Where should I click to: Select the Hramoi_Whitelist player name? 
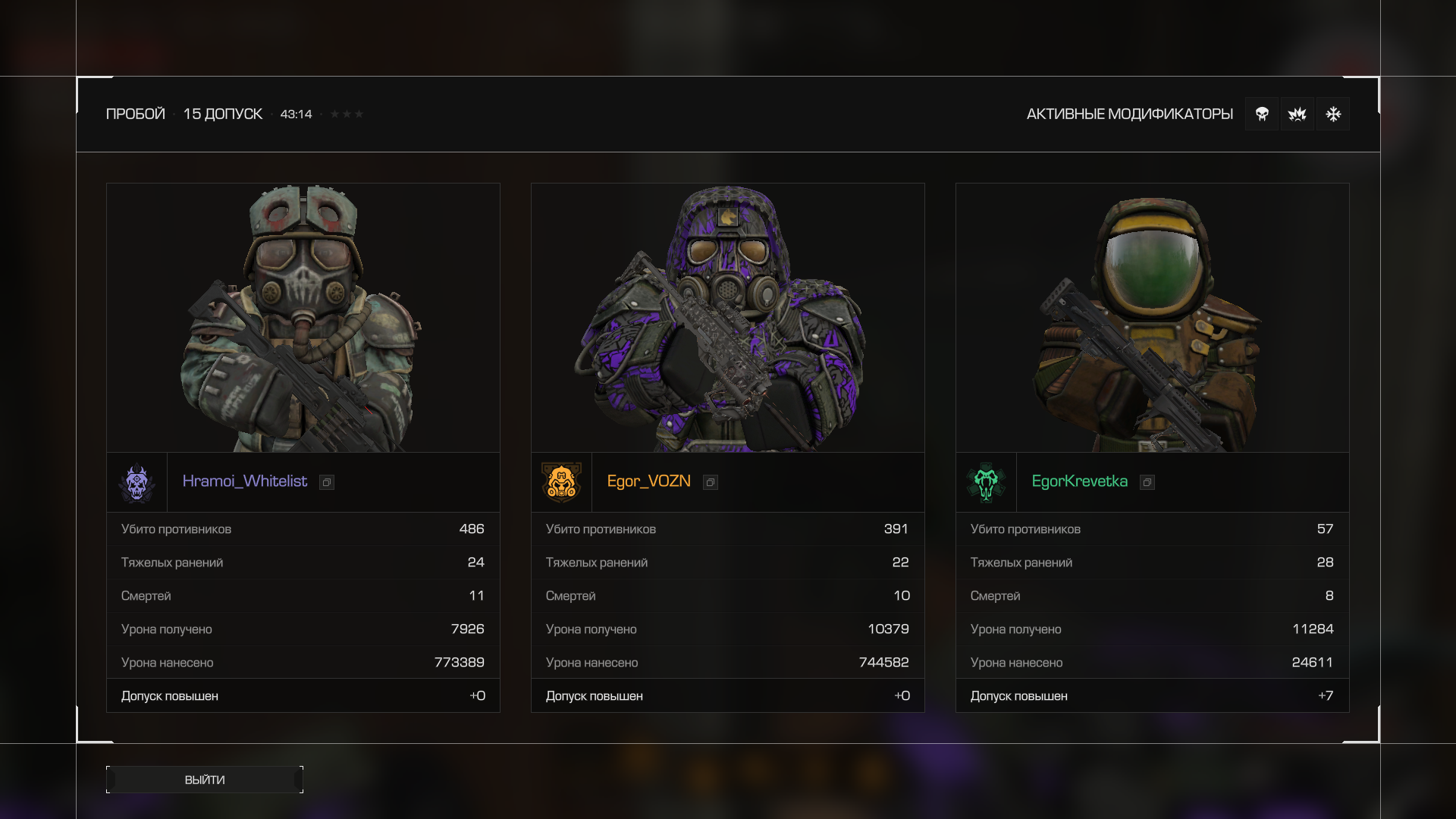[x=244, y=482]
